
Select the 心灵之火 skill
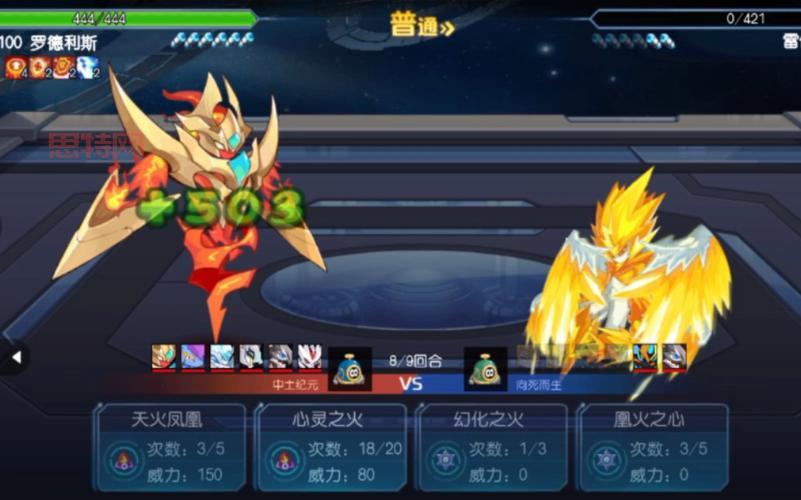click(331, 447)
